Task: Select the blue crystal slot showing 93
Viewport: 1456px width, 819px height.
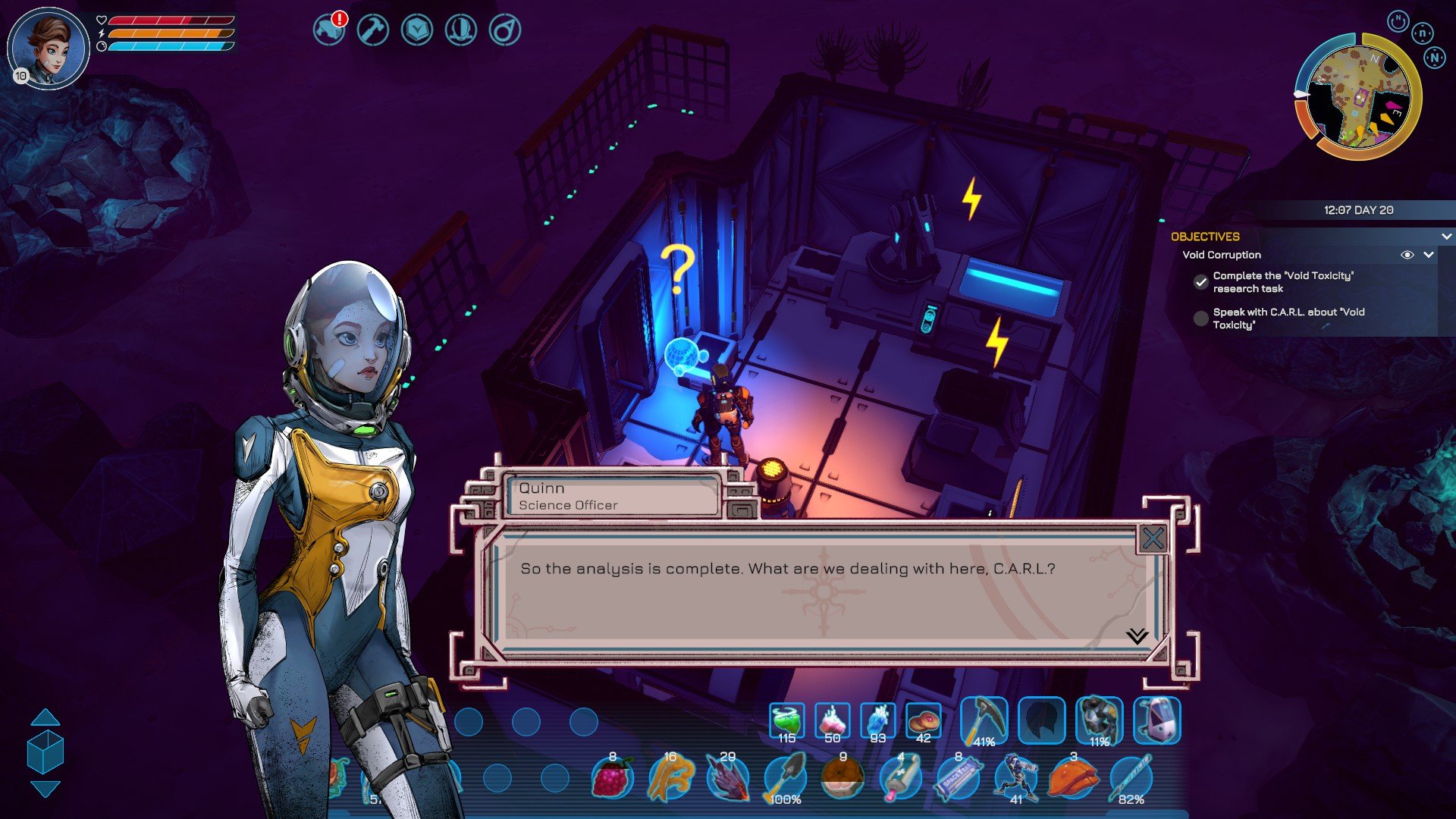Action: point(877,722)
